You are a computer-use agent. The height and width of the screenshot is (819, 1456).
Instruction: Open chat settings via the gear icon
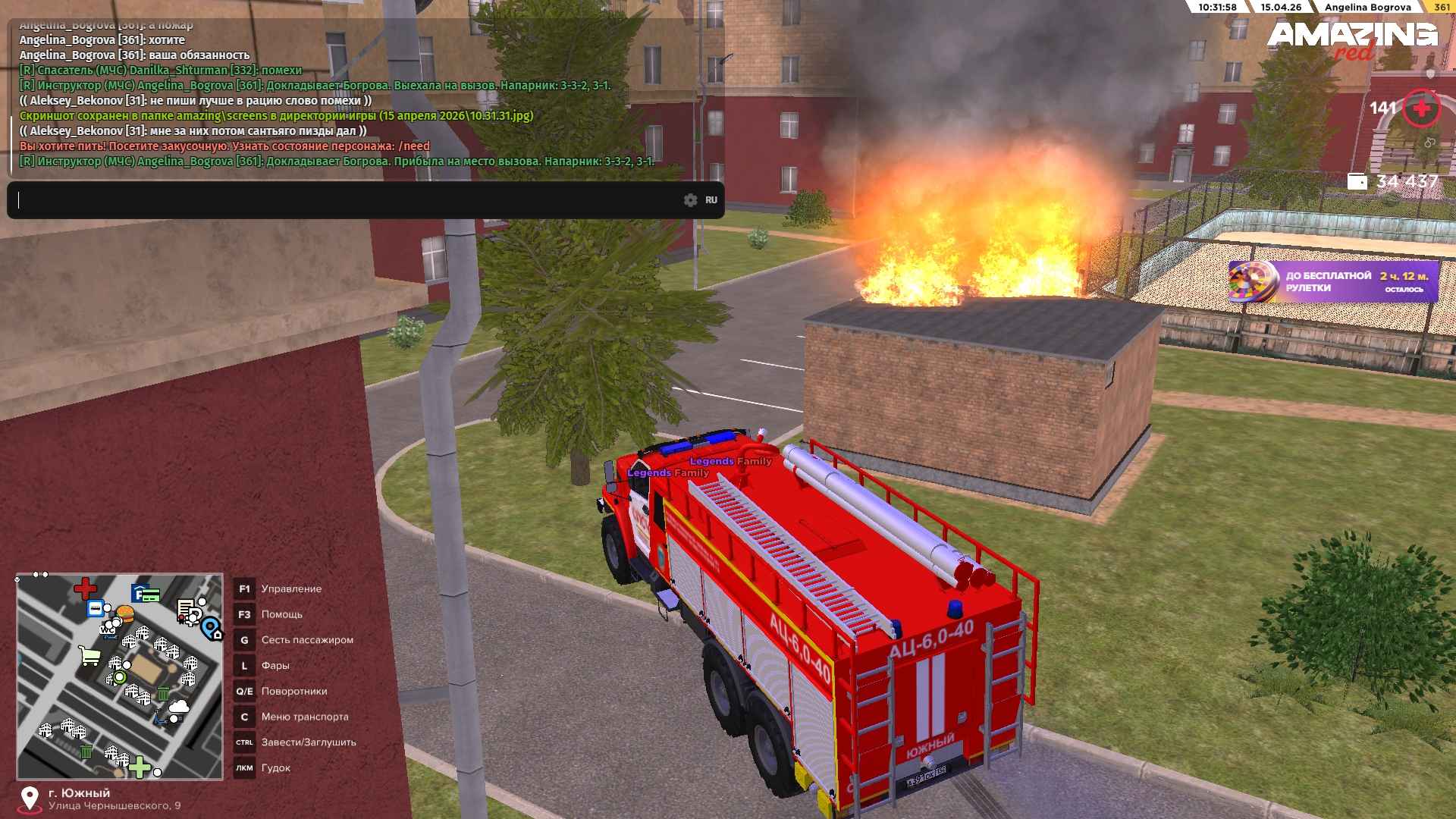click(x=690, y=200)
